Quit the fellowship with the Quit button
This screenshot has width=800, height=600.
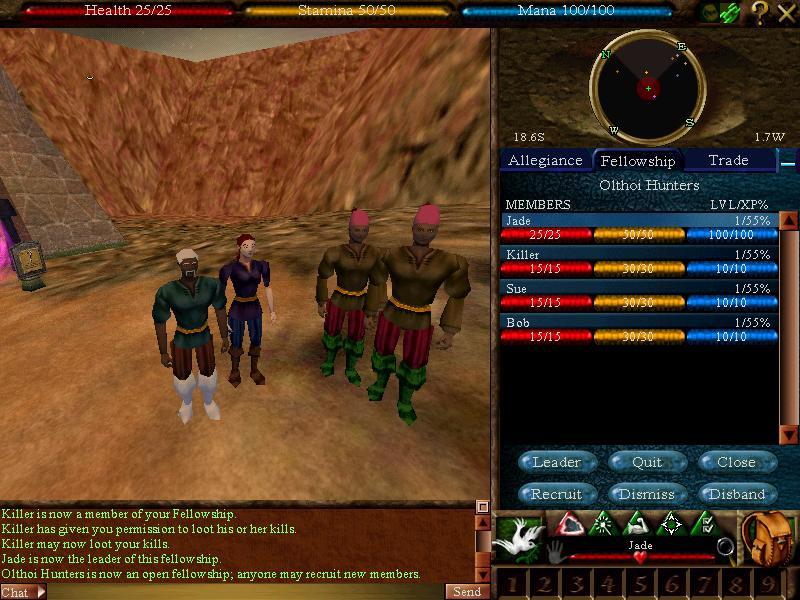pos(647,462)
